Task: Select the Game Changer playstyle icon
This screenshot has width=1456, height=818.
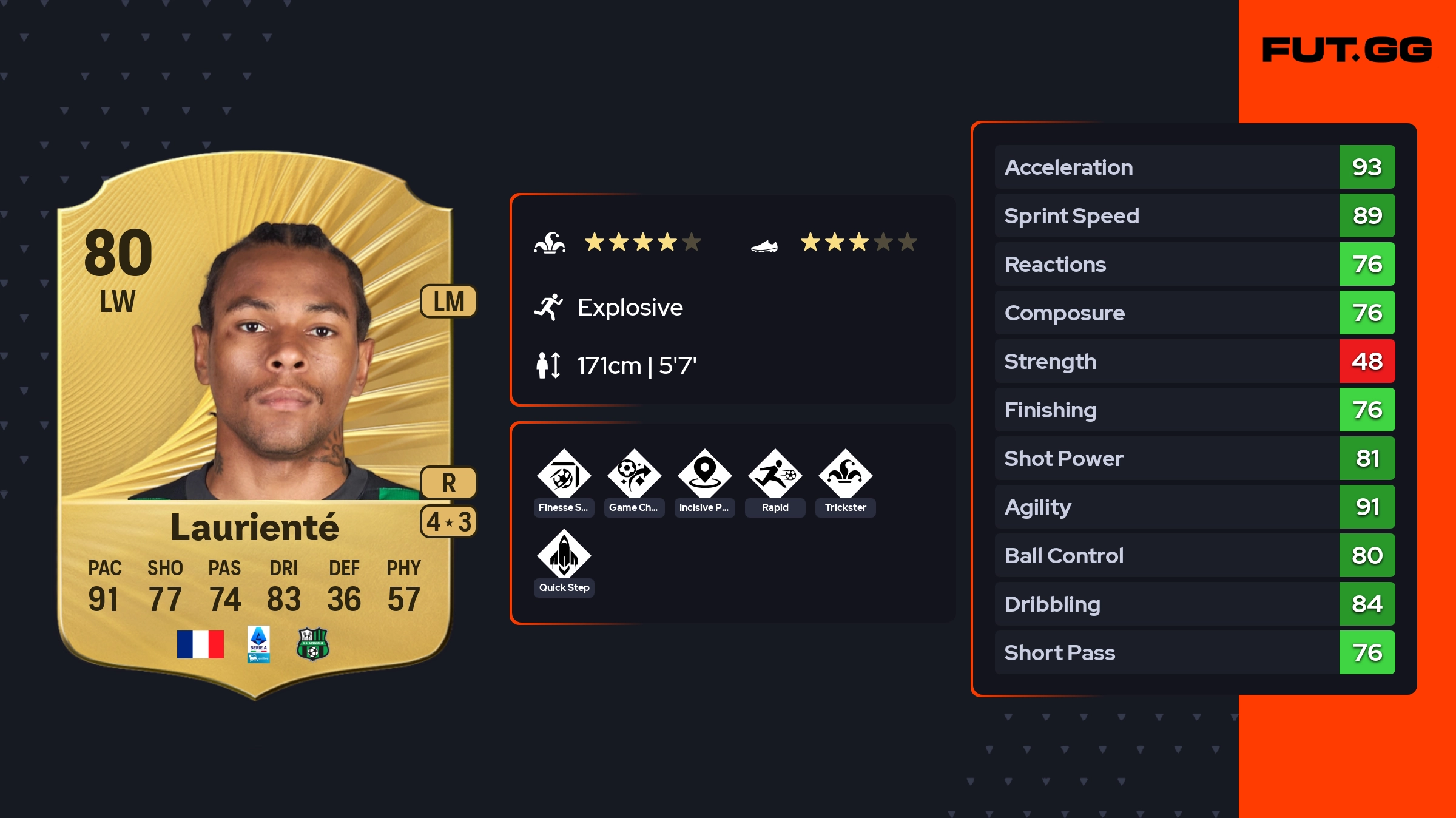Action: 634,475
